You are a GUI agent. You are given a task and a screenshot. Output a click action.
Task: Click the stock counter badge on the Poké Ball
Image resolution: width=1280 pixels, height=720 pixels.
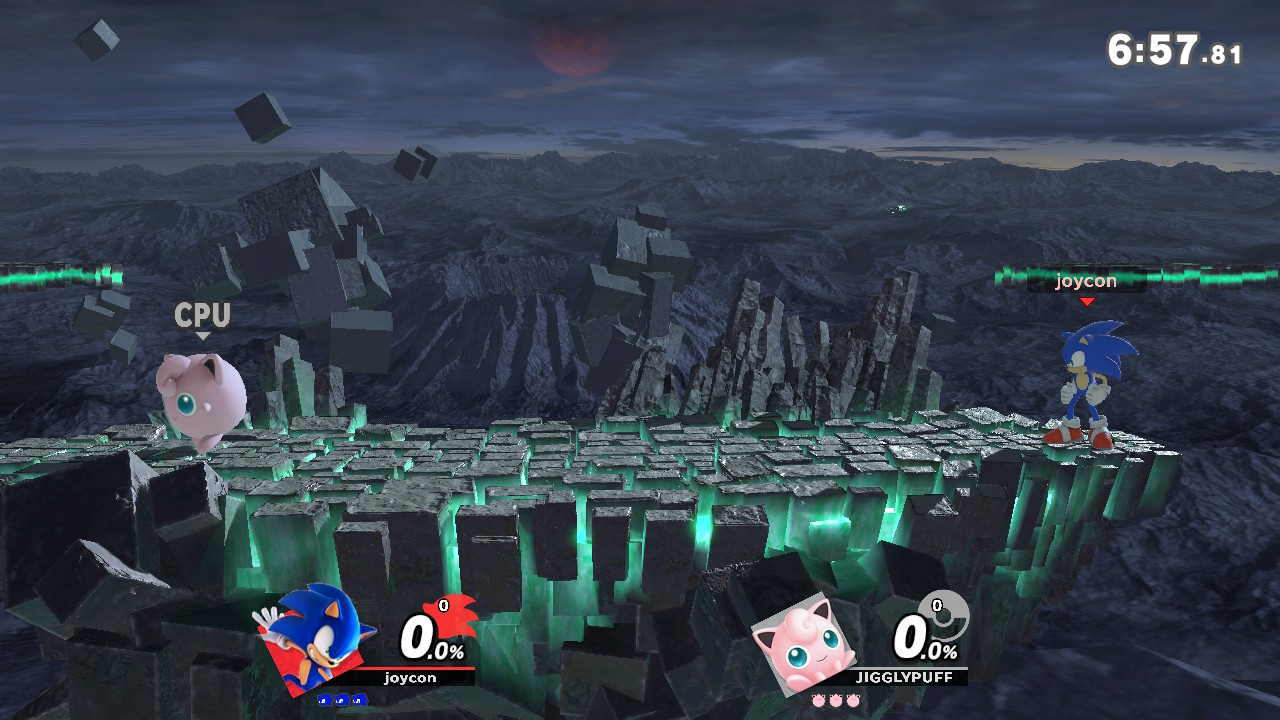pos(937,605)
